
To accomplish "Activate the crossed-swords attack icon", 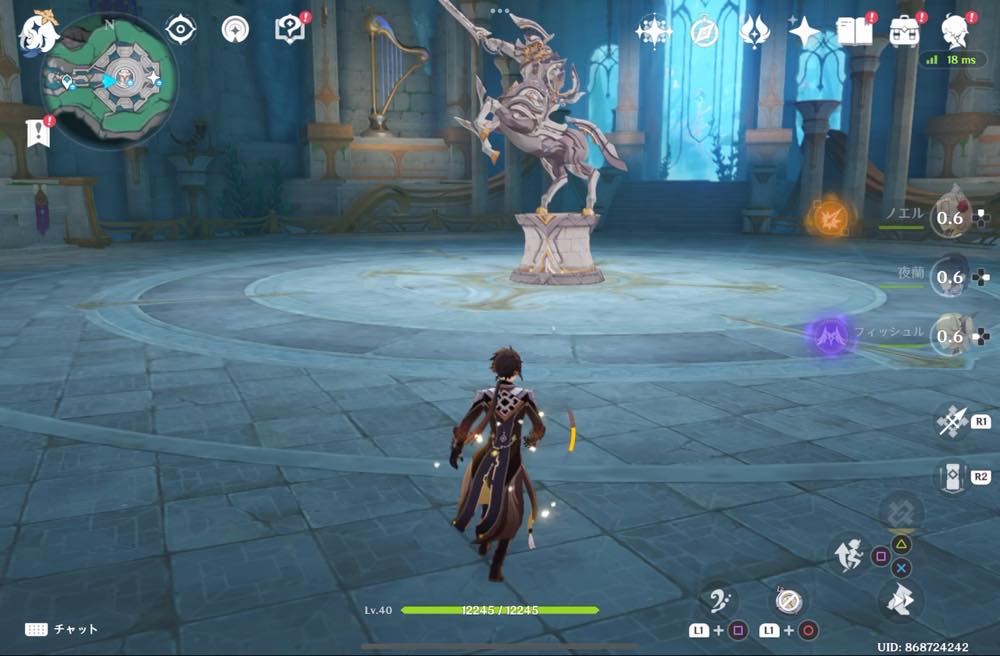I will click(950, 422).
